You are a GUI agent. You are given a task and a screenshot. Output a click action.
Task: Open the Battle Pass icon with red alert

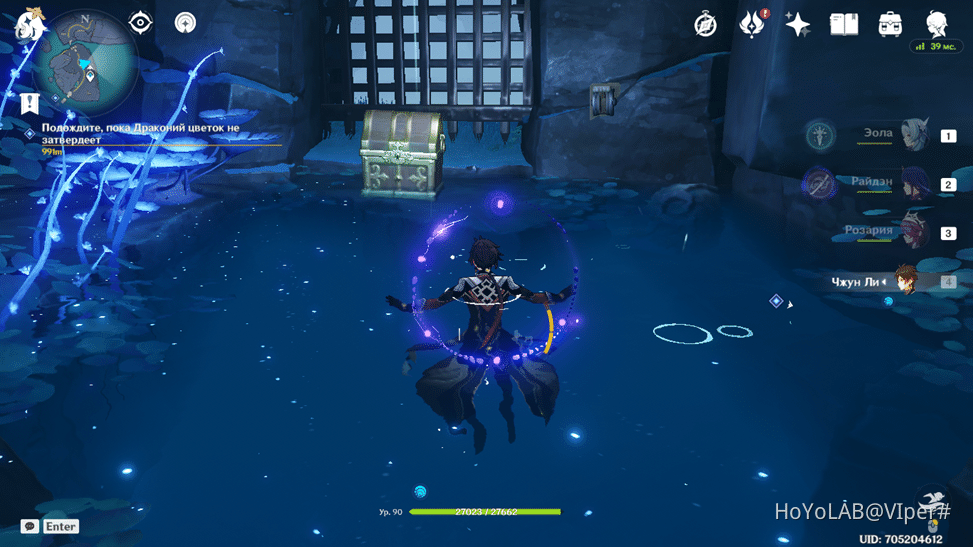752,24
